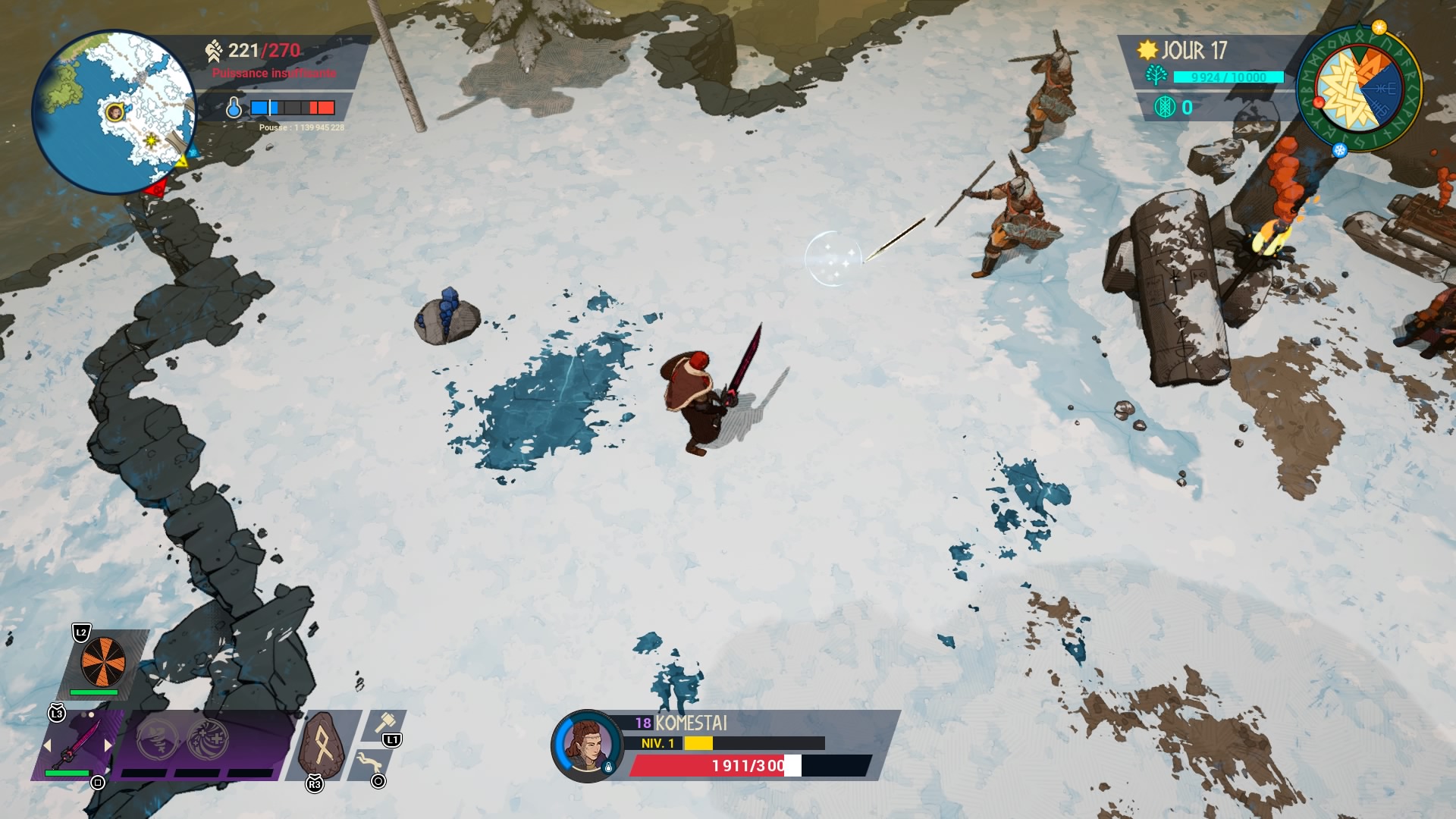Screen dimensions: 1456x819
Task: Click the day and night cycle wheel
Action: point(1360,89)
